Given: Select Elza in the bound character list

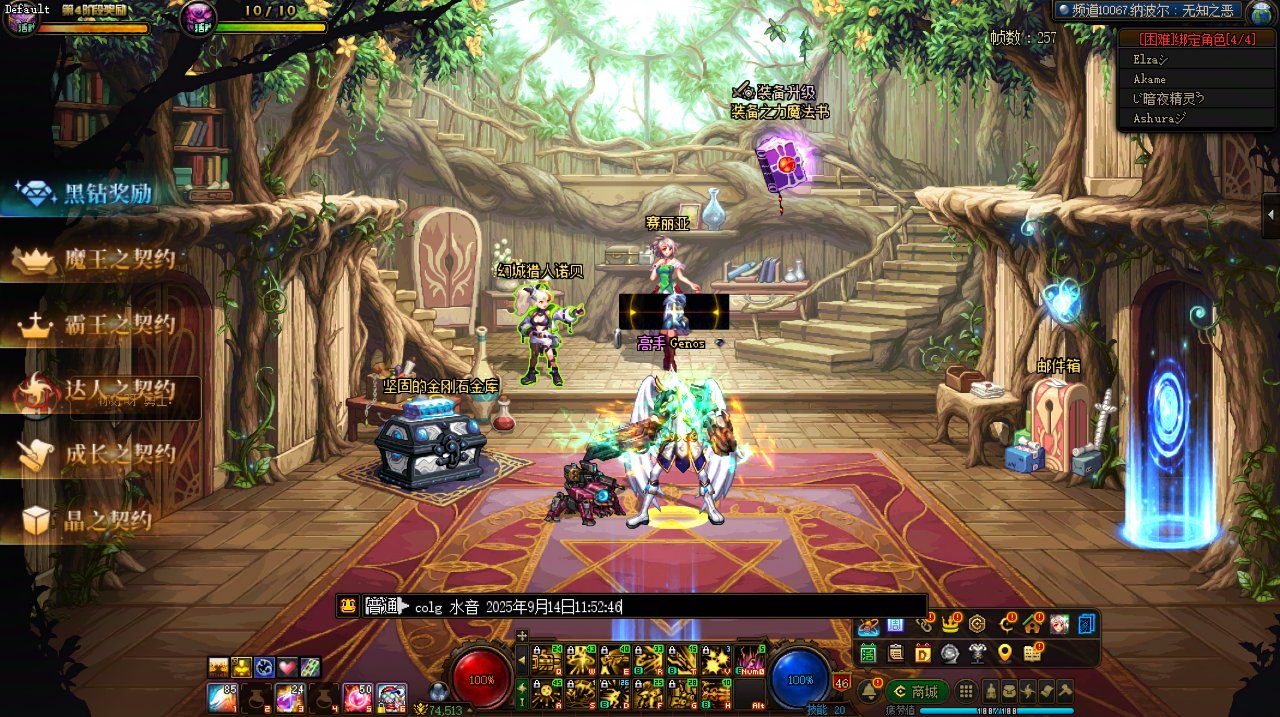Looking at the screenshot, I should click(1150, 59).
